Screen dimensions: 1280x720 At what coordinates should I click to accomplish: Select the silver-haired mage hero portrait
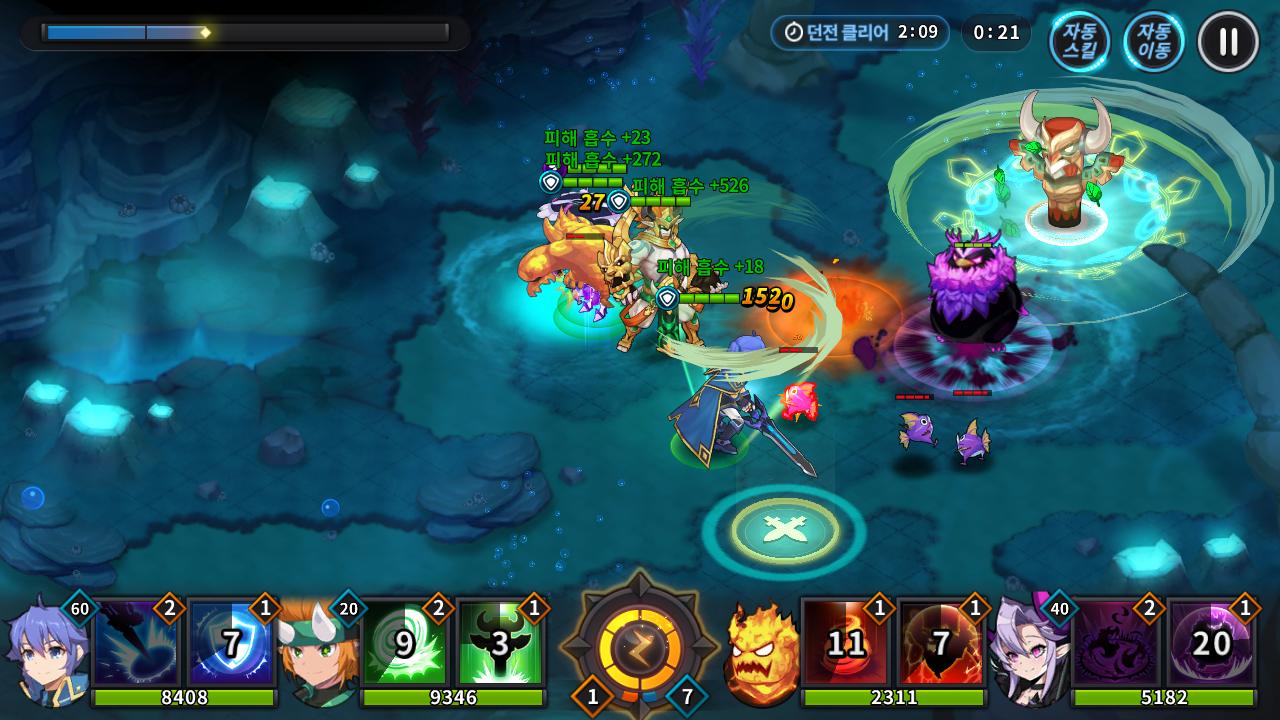click(x=1025, y=652)
